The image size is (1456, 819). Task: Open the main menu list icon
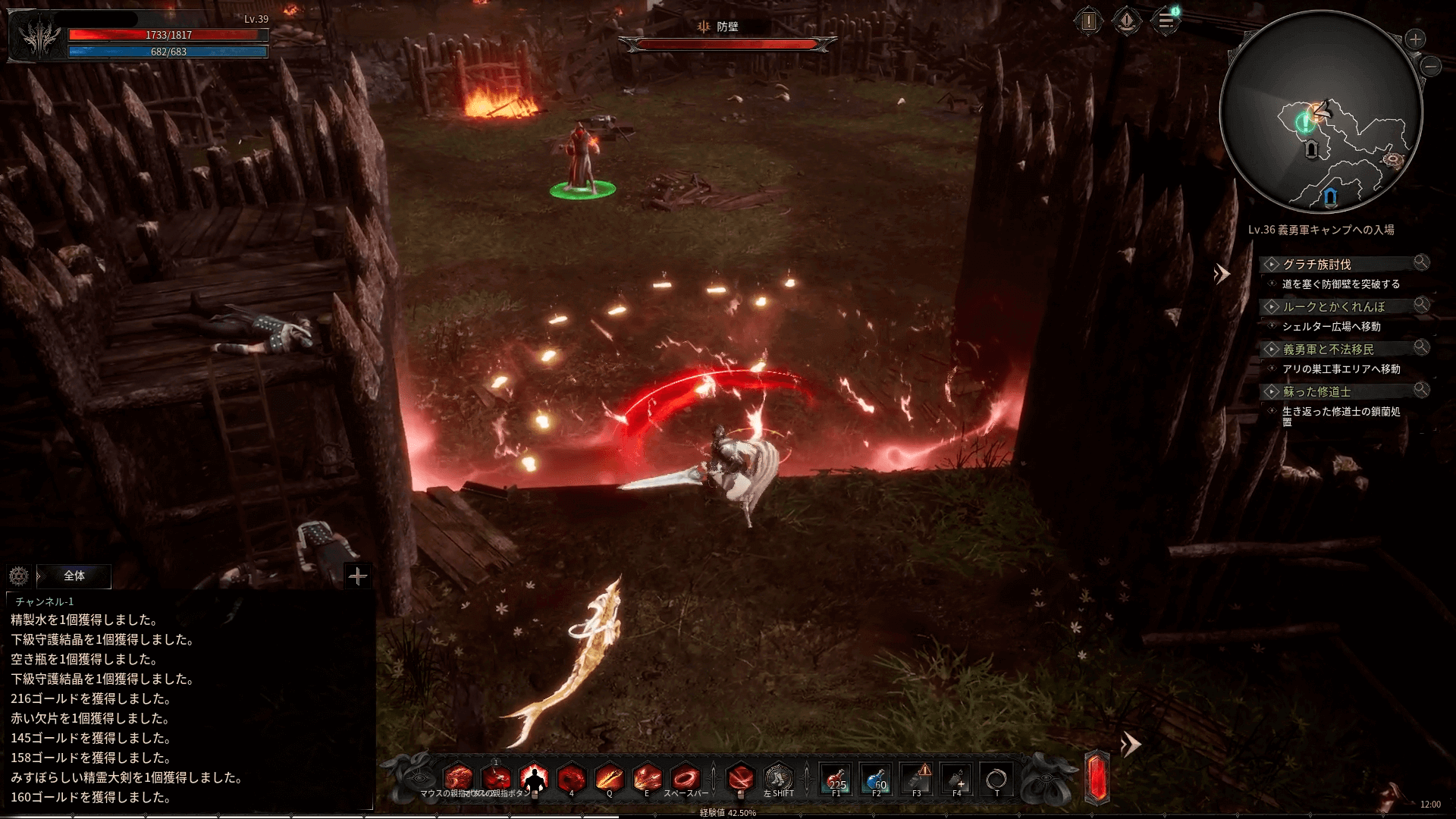point(1166,21)
